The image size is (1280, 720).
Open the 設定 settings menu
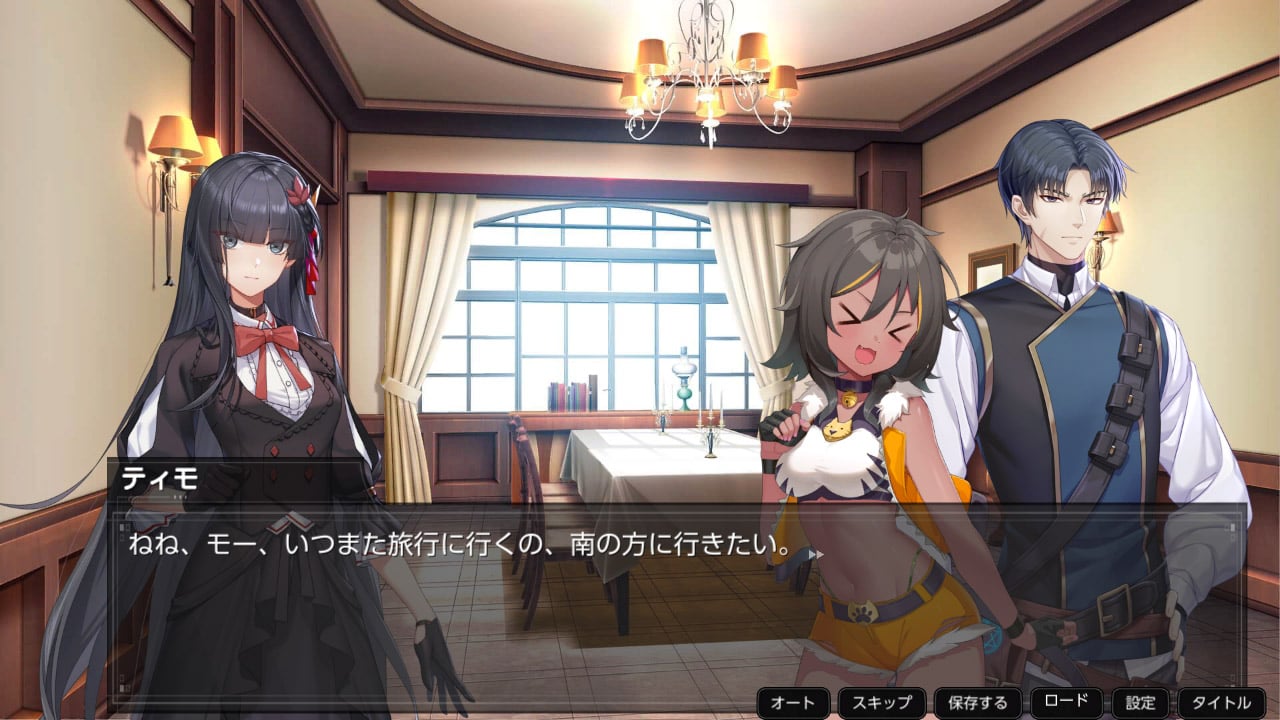tap(1140, 703)
